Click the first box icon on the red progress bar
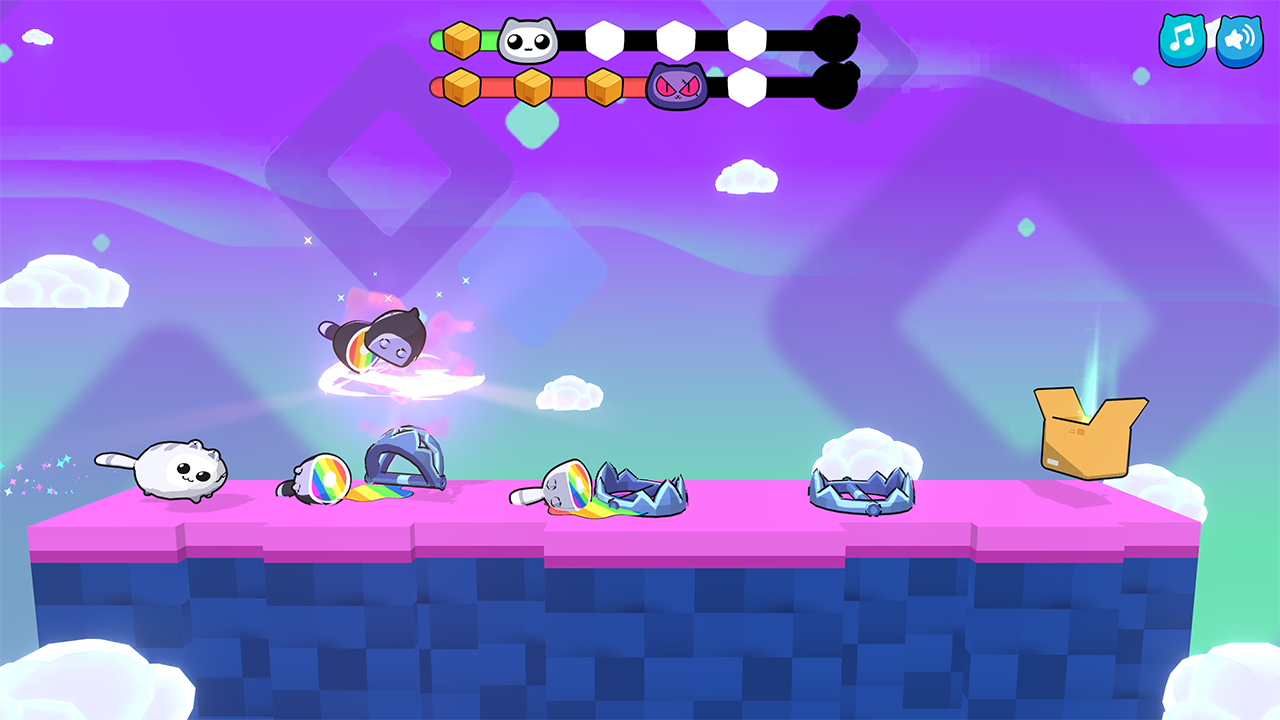 tap(460, 87)
